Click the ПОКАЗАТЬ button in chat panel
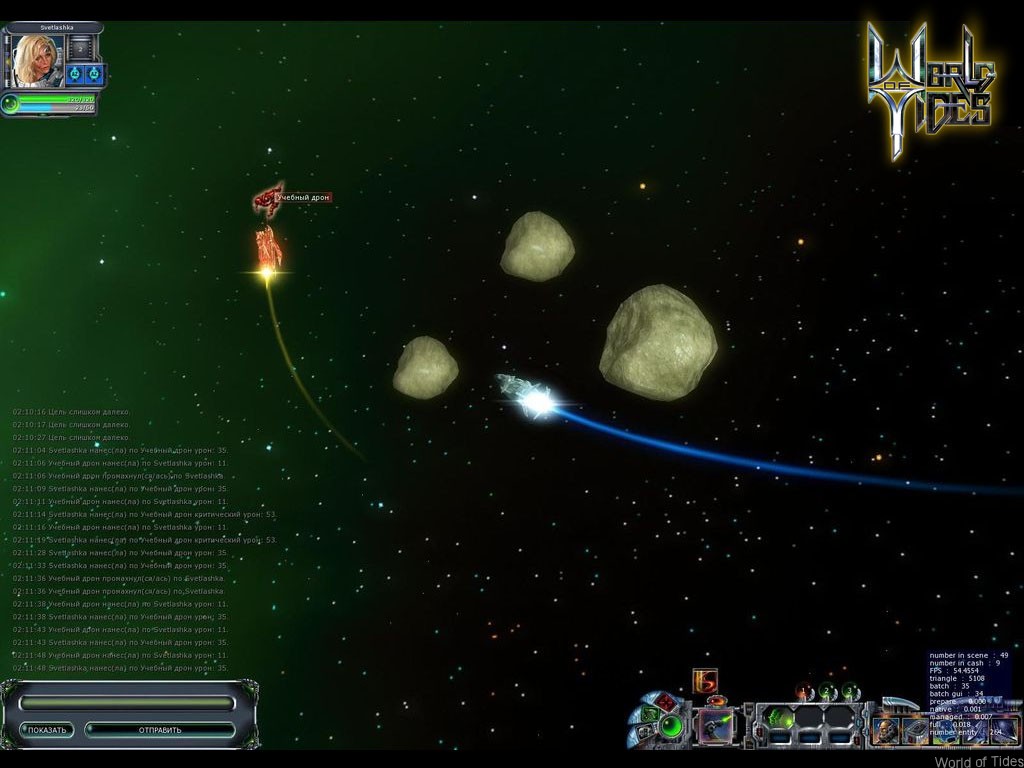This screenshot has height=768, width=1024. (x=48, y=730)
